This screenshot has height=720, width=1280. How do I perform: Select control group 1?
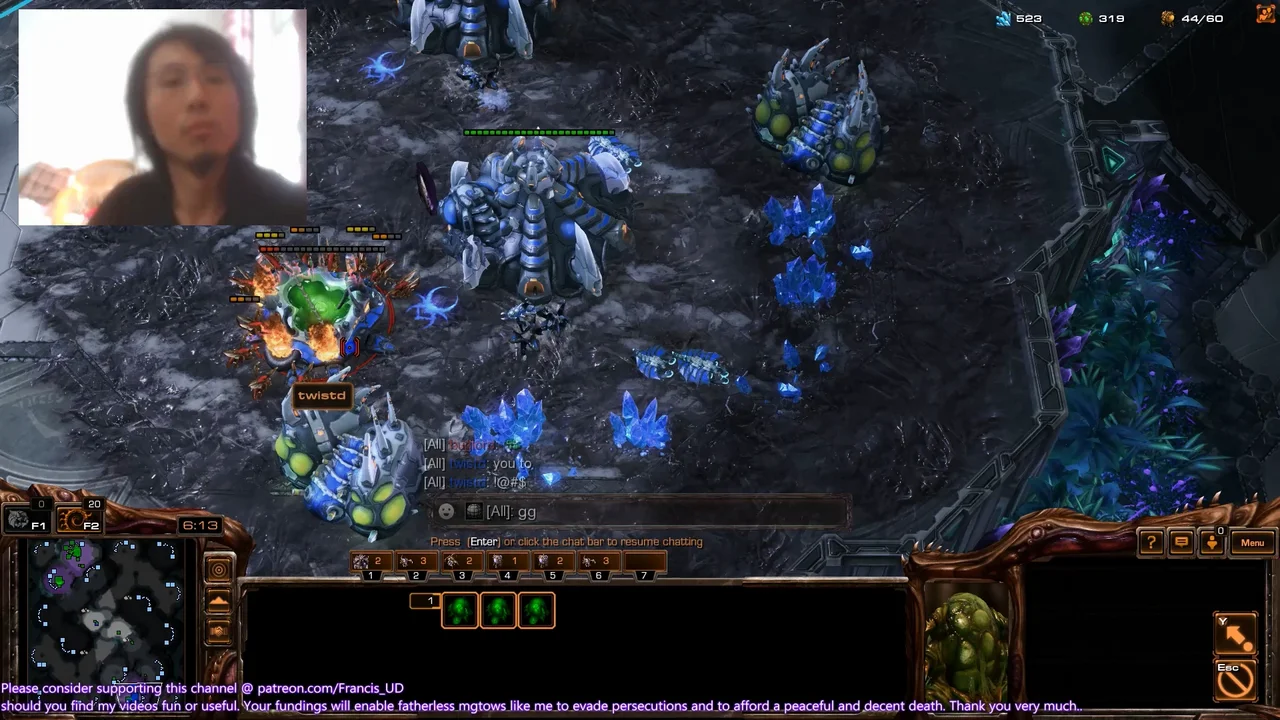(x=370, y=563)
